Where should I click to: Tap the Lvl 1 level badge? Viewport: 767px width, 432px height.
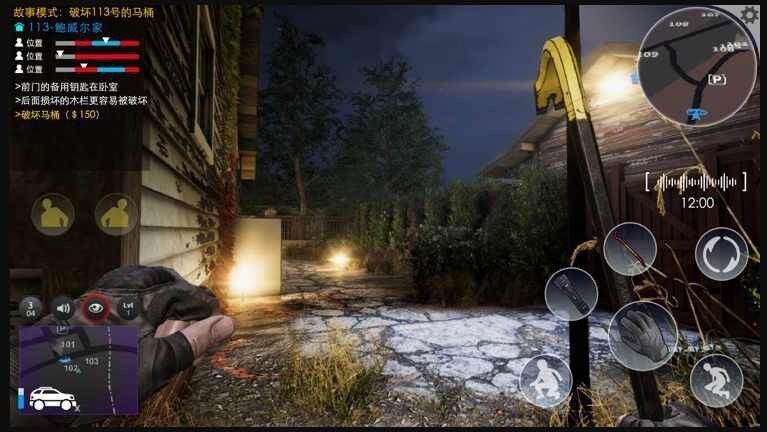click(x=127, y=307)
